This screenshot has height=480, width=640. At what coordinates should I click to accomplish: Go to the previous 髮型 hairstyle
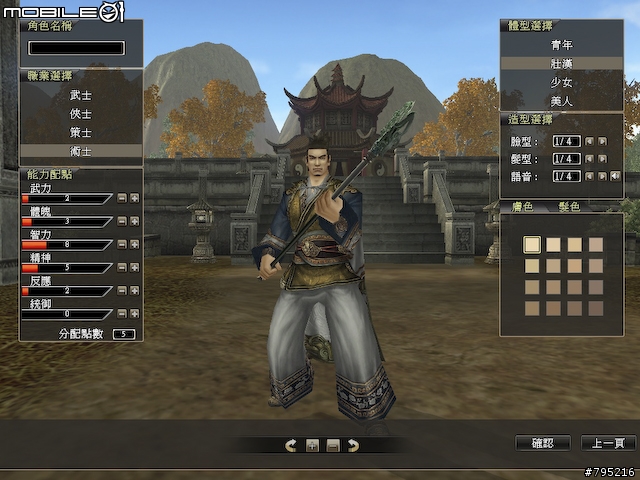tap(589, 159)
